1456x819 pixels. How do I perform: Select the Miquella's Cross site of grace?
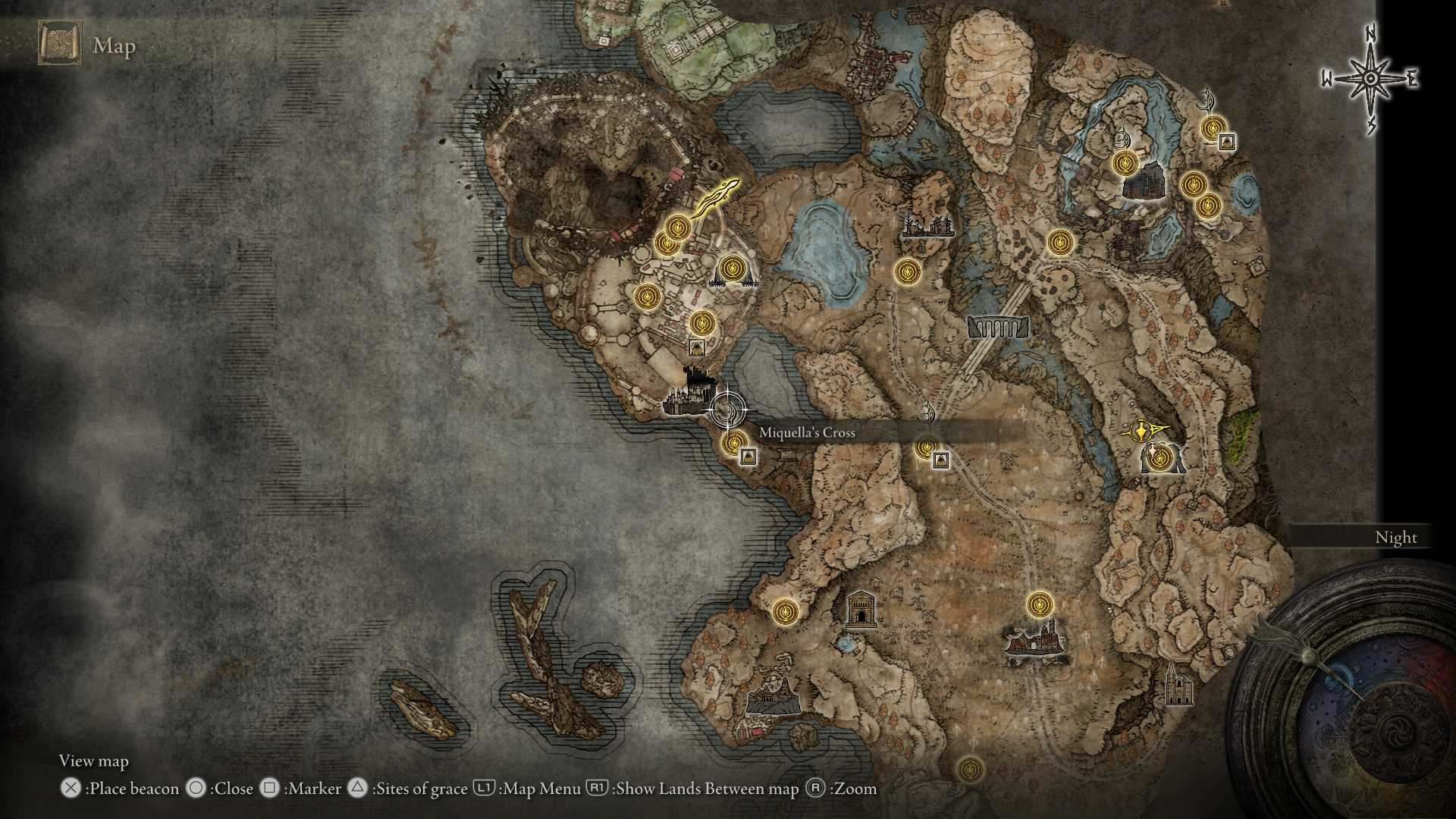(x=733, y=443)
